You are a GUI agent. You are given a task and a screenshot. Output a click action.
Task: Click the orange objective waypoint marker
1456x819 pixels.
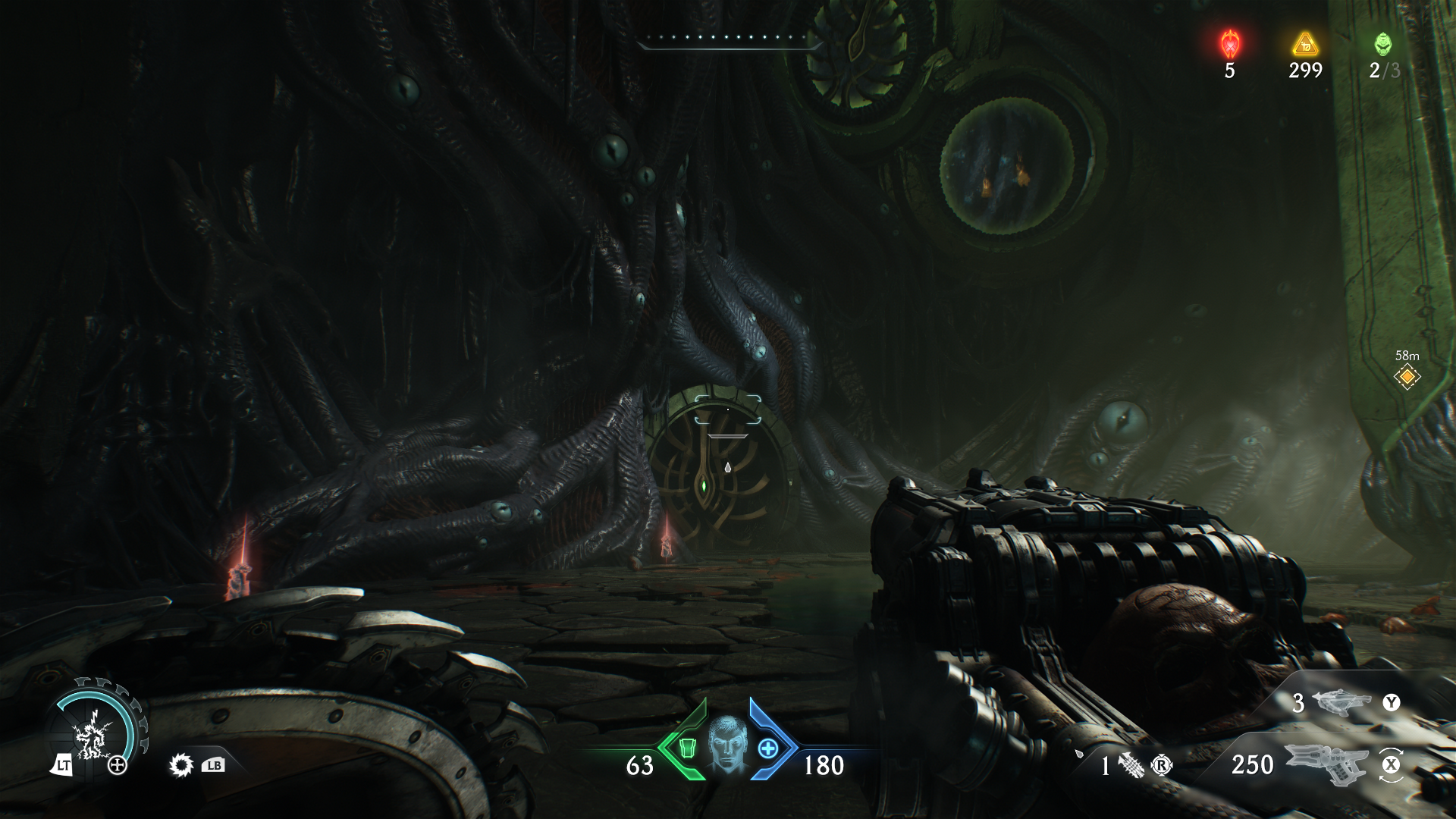[1407, 376]
